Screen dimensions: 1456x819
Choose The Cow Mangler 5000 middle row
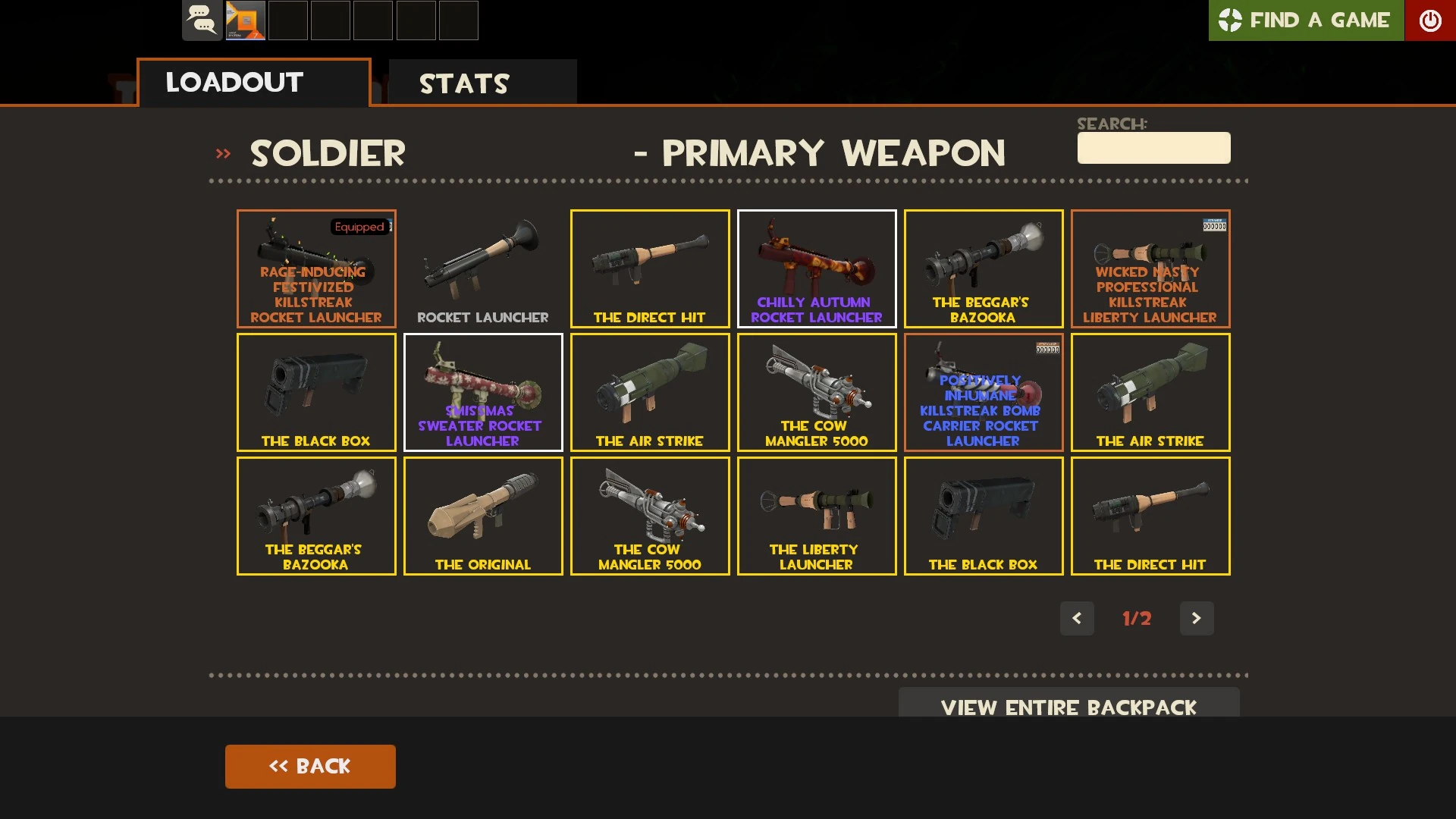tap(817, 392)
